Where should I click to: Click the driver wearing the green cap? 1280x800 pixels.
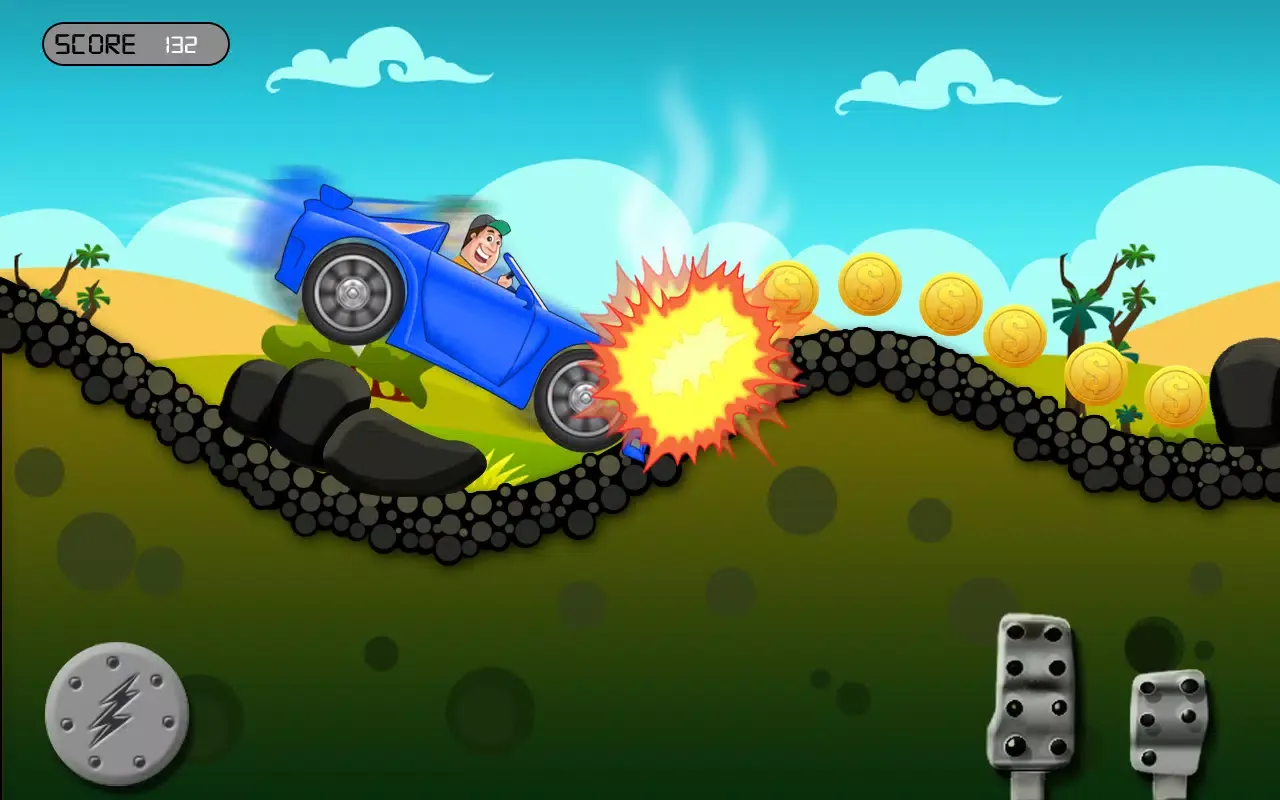[480, 245]
